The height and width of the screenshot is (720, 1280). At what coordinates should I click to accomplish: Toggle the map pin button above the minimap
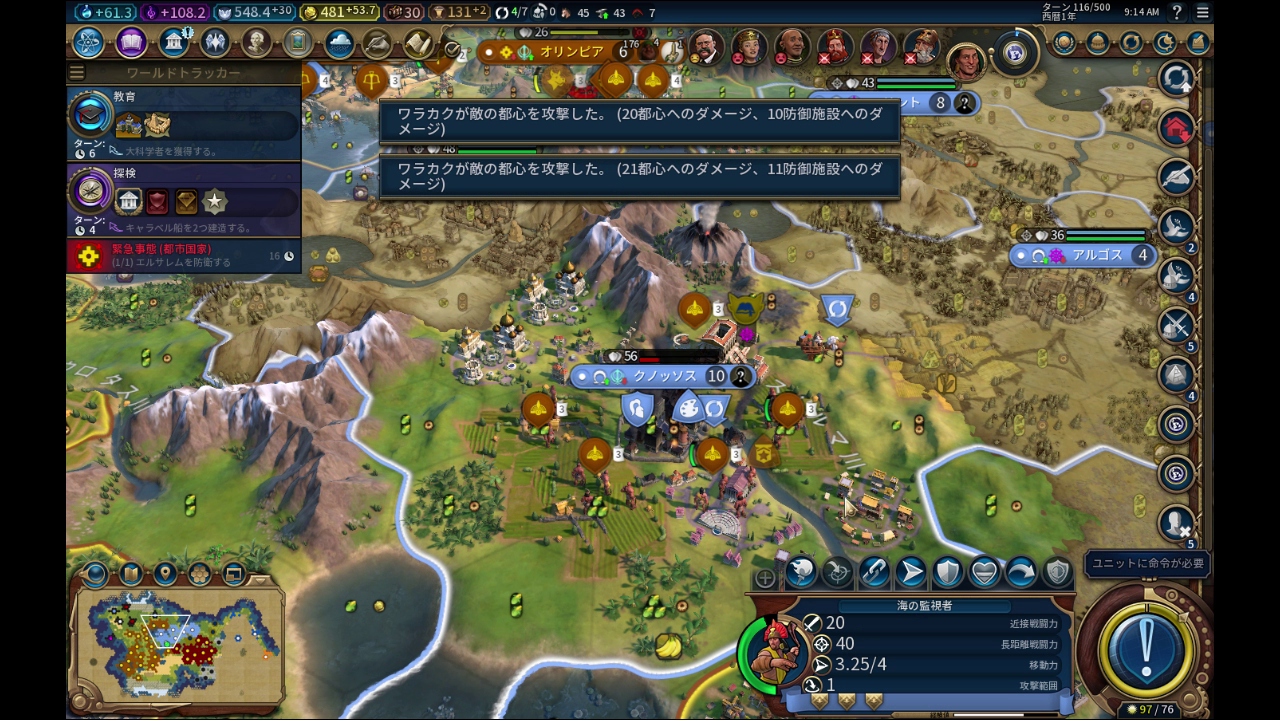click(165, 574)
